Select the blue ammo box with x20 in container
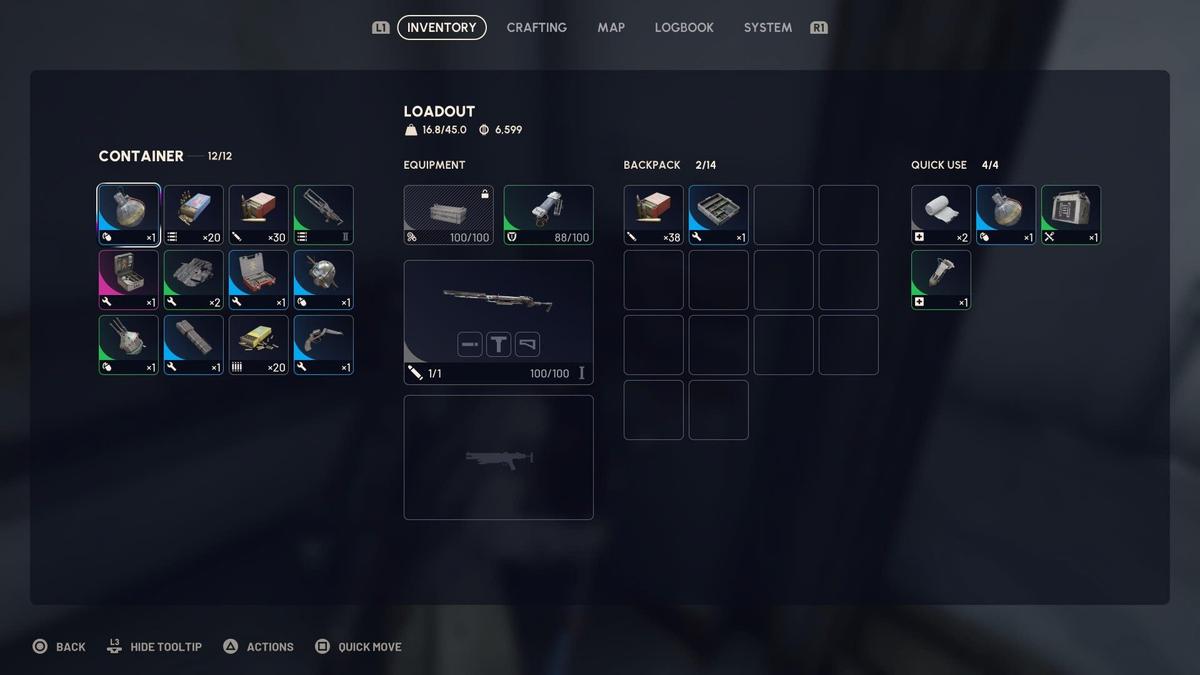The width and height of the screenshot is (1200, 675). pyautogui.click(x=194, y=215)
